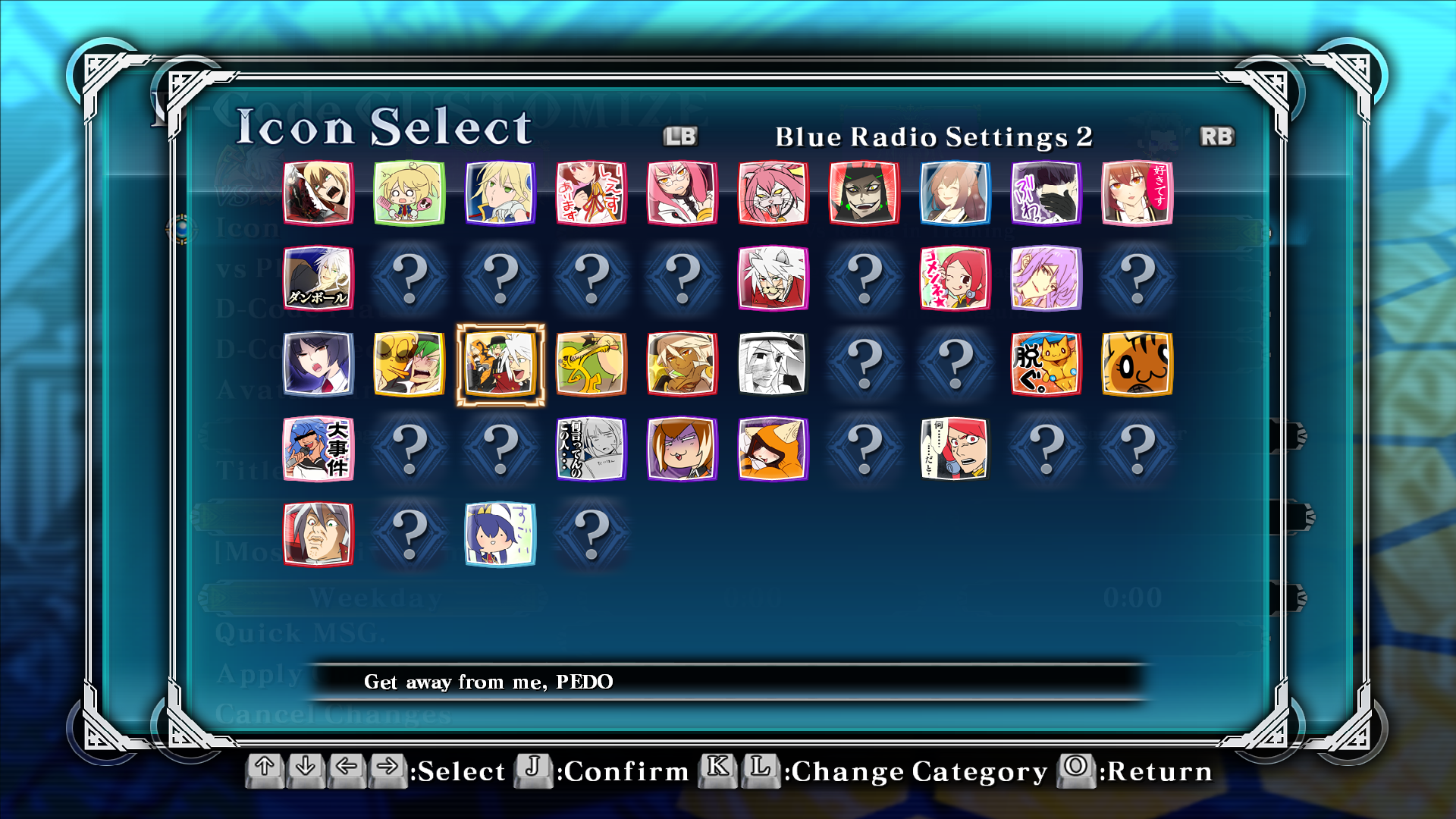Select the tan muscular sparkling man icon
The width and height of the screenshot is (1456, 819).
coord(682,363)
